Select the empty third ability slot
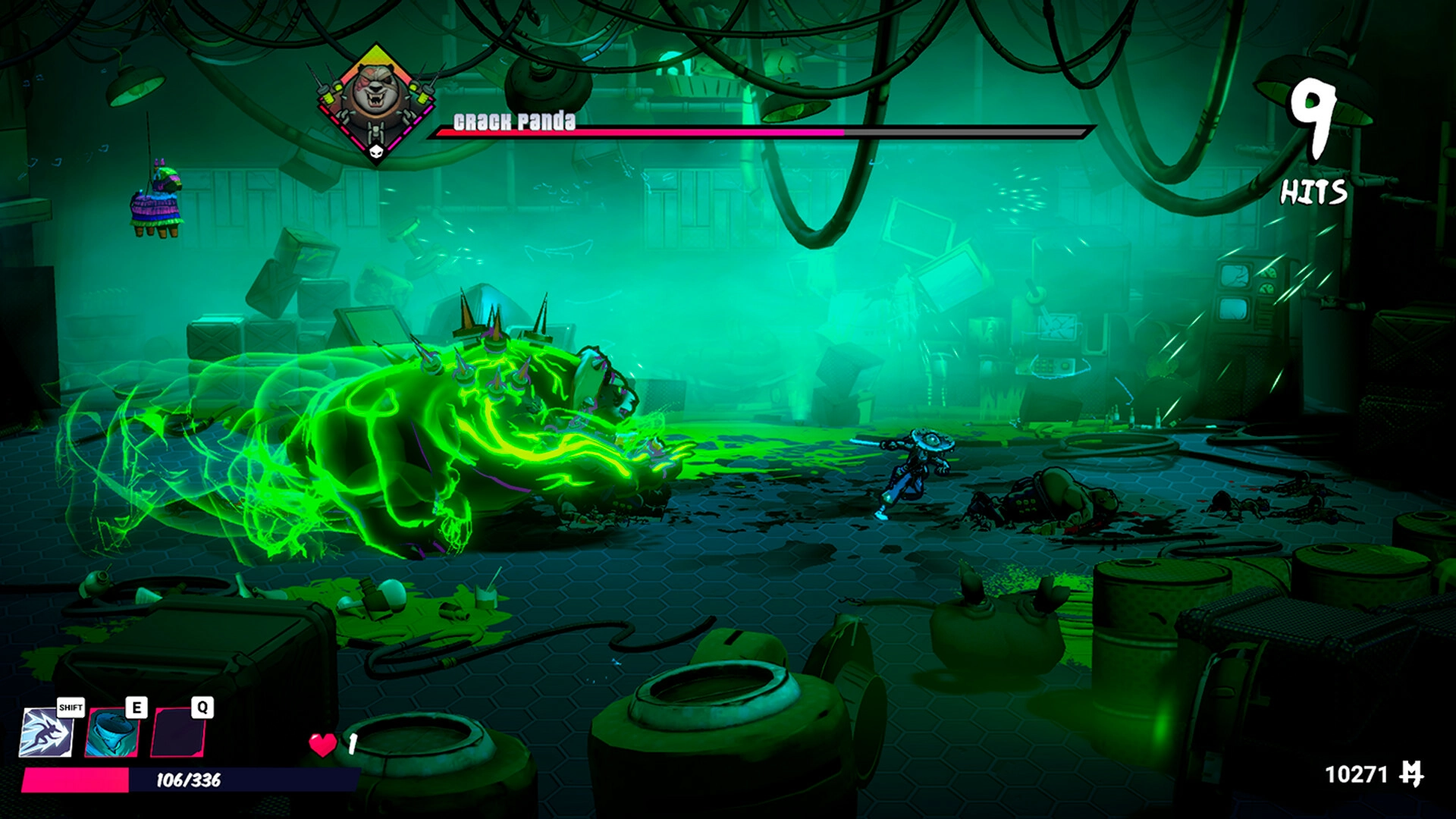 coord(178,733)
